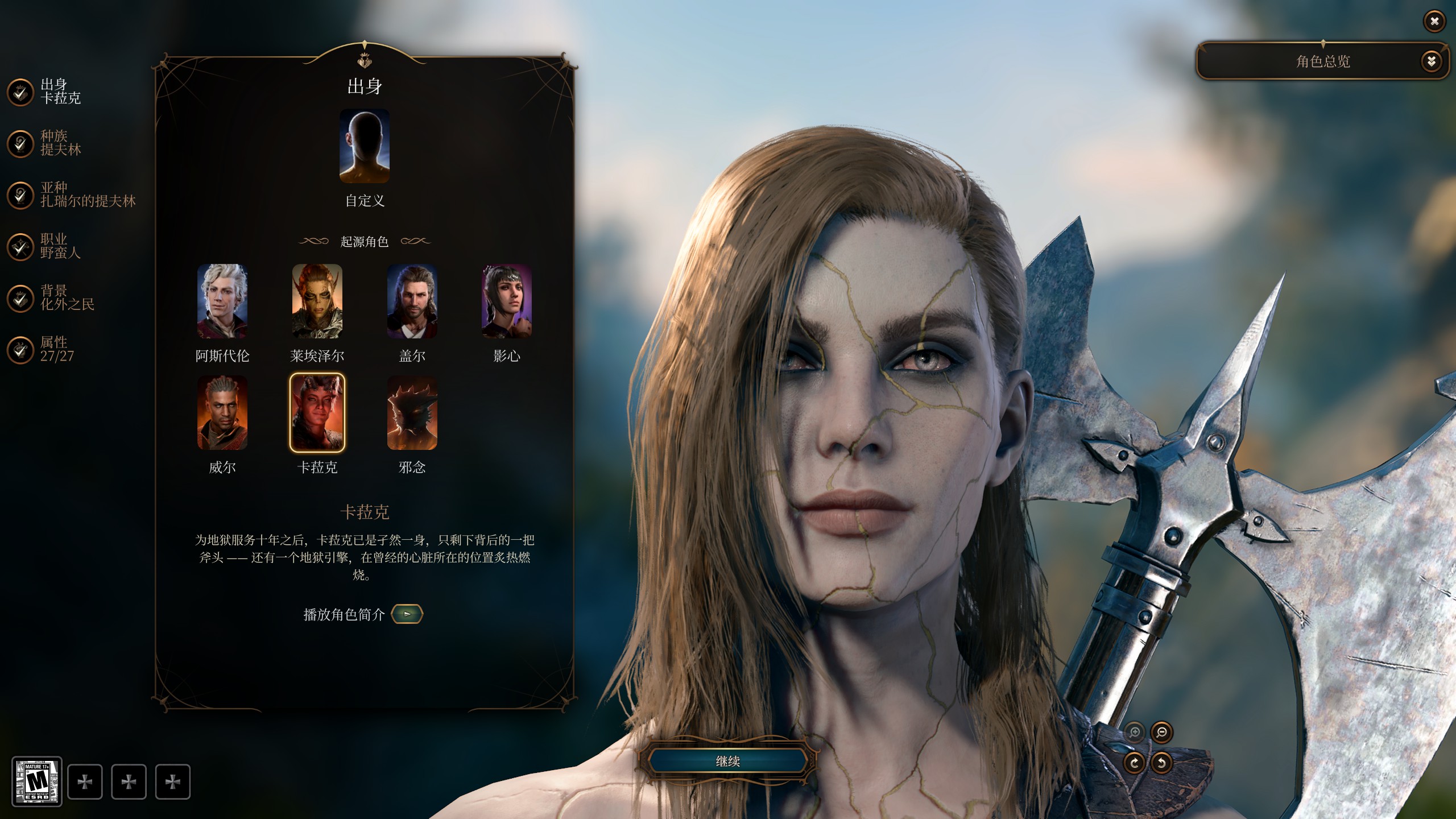Viewport: 1456px width, 819px height.
Task: Rotate the character model counterclockwise
Action: 1161,763
